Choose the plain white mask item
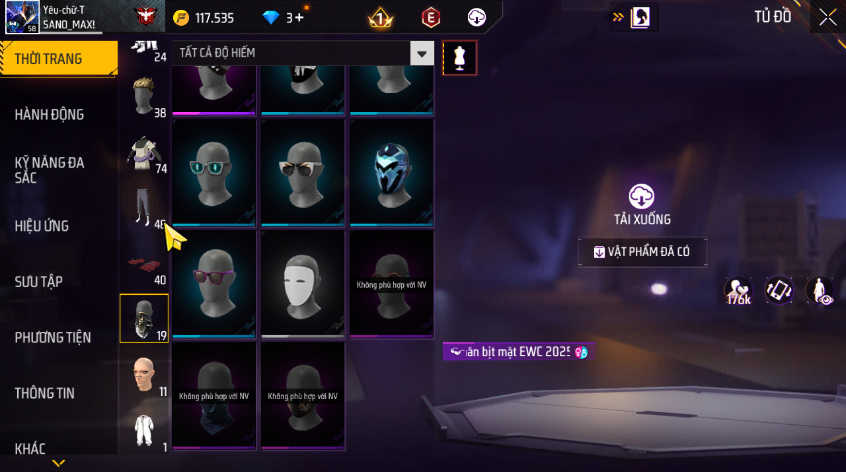This screenshot has height=472, width=846. pyautogui.click(x=303, y=283)
